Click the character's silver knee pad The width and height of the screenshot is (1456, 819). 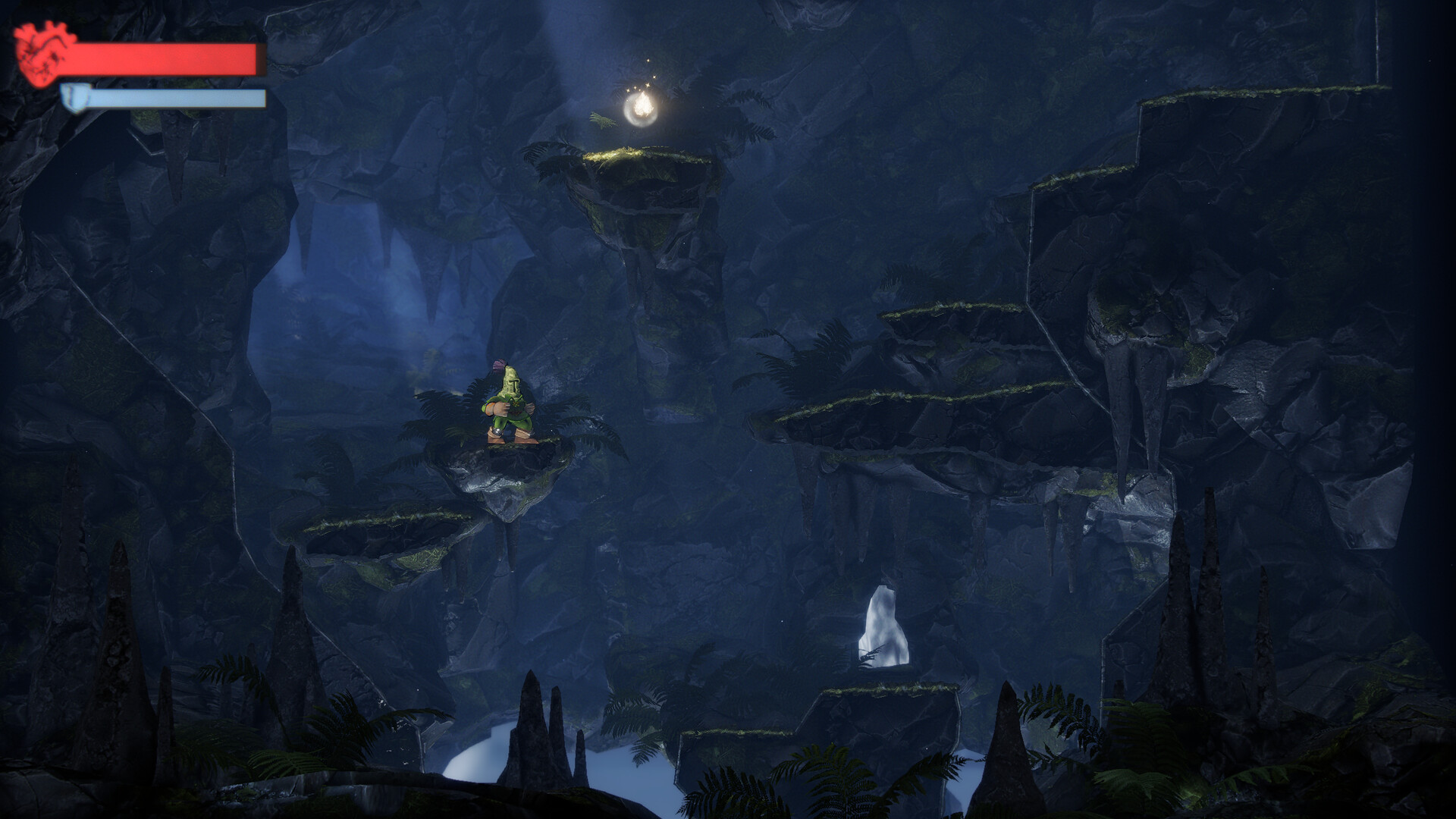pos(496,431)
